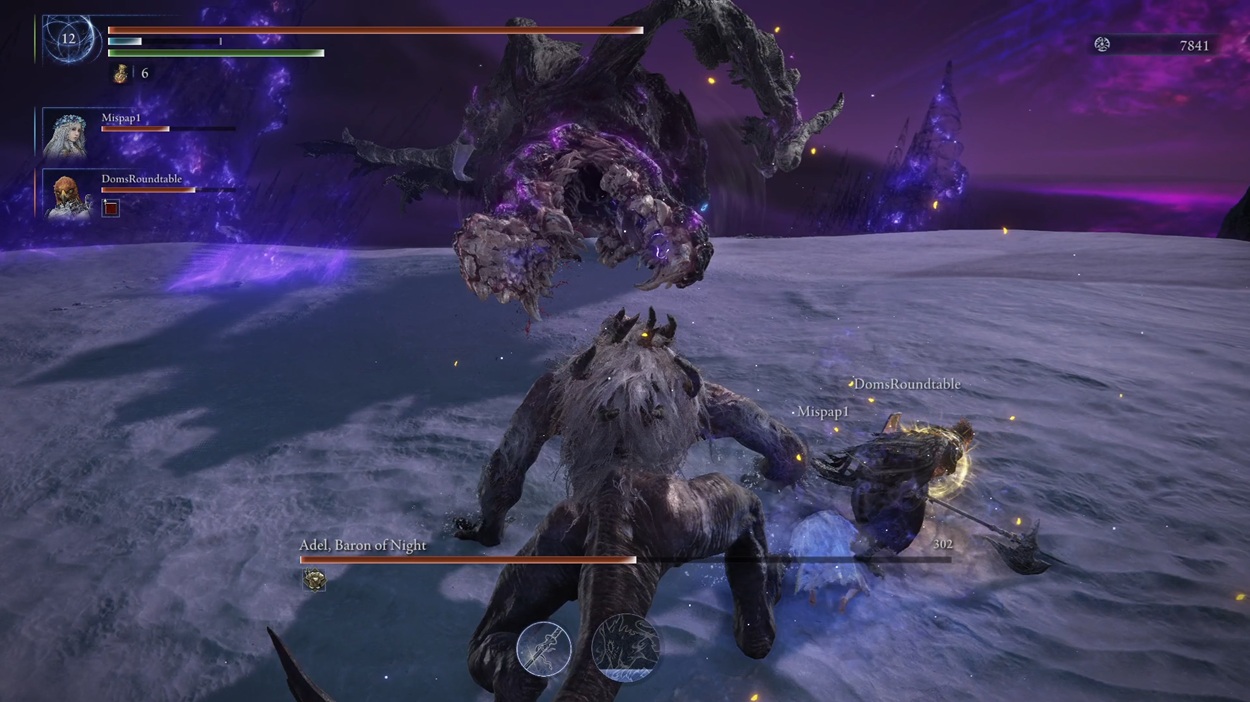This screenshot has width=1250, height=702.
Task: Click the boss status effect icon
Action: [314, 580]
